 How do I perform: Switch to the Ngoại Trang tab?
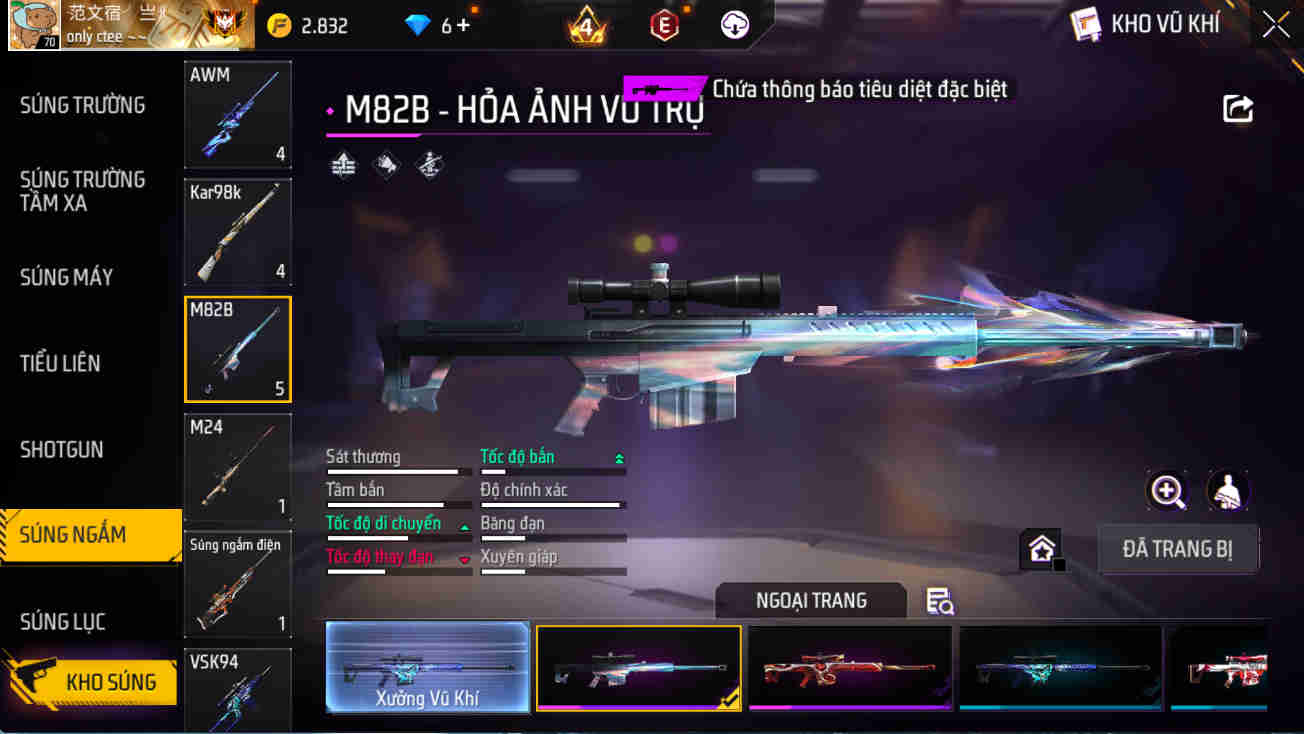(811, 600)
